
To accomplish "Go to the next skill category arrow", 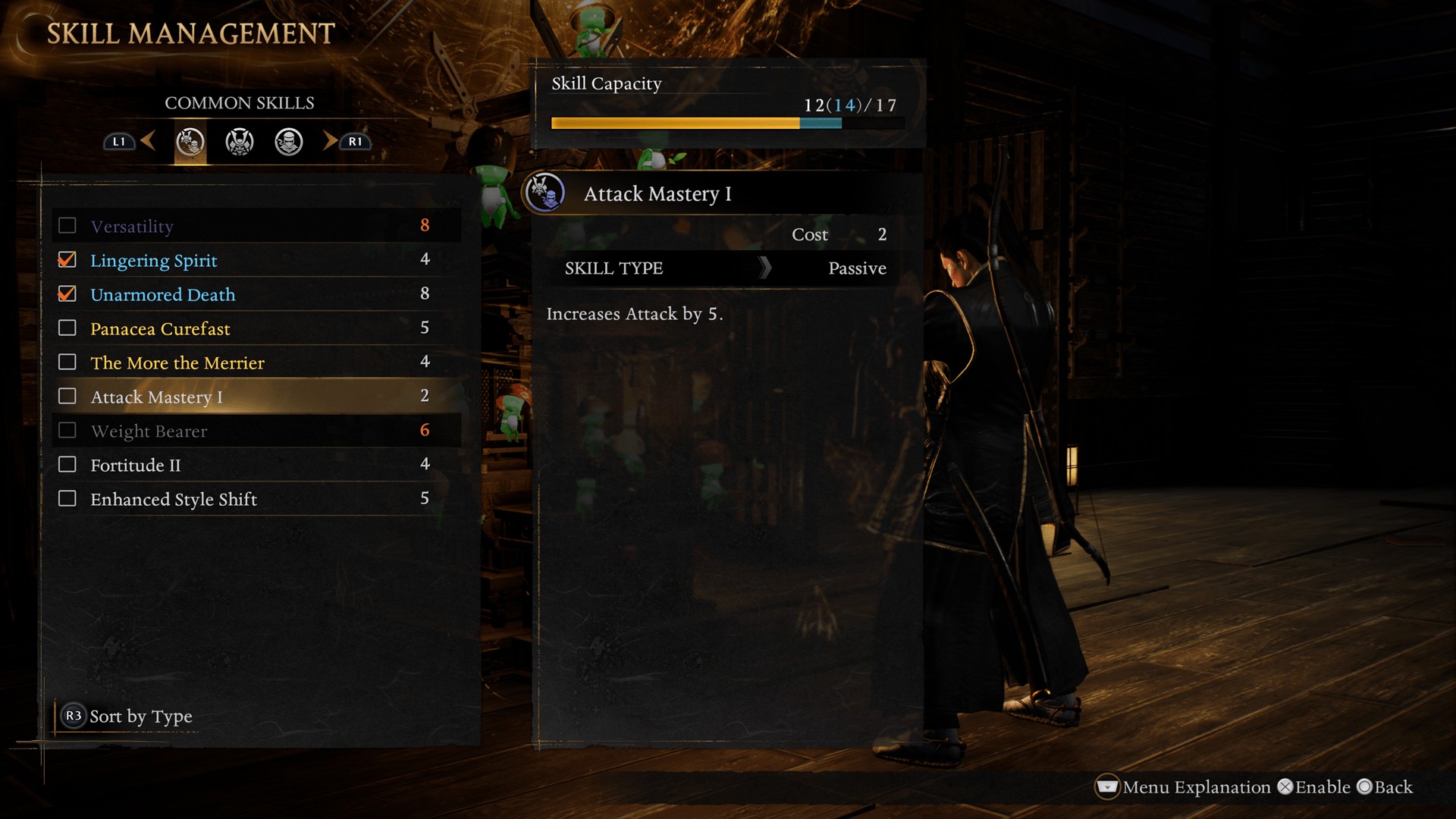I will [x=330, y=141].
